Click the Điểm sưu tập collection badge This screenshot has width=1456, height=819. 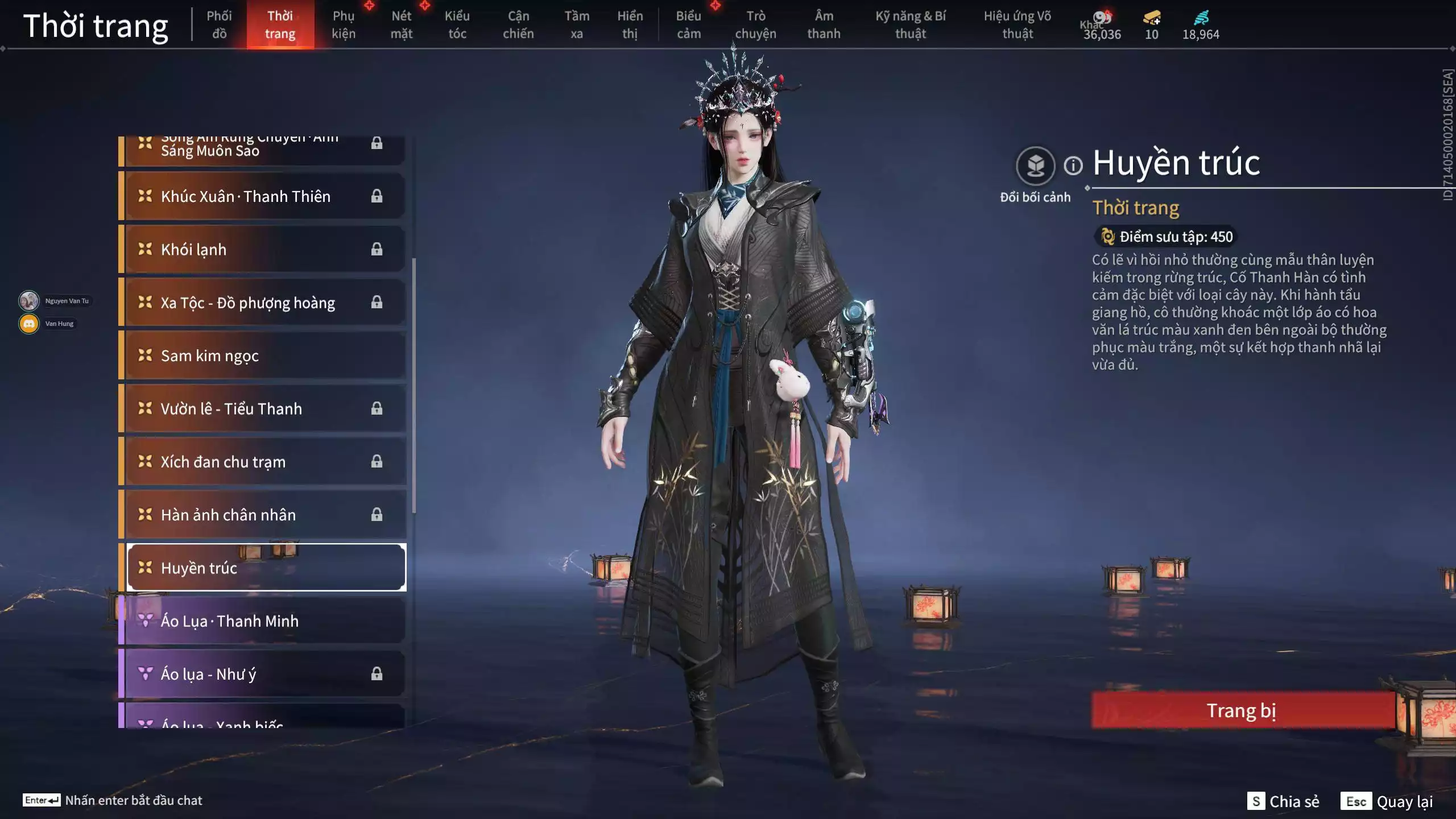(1165, 237)
